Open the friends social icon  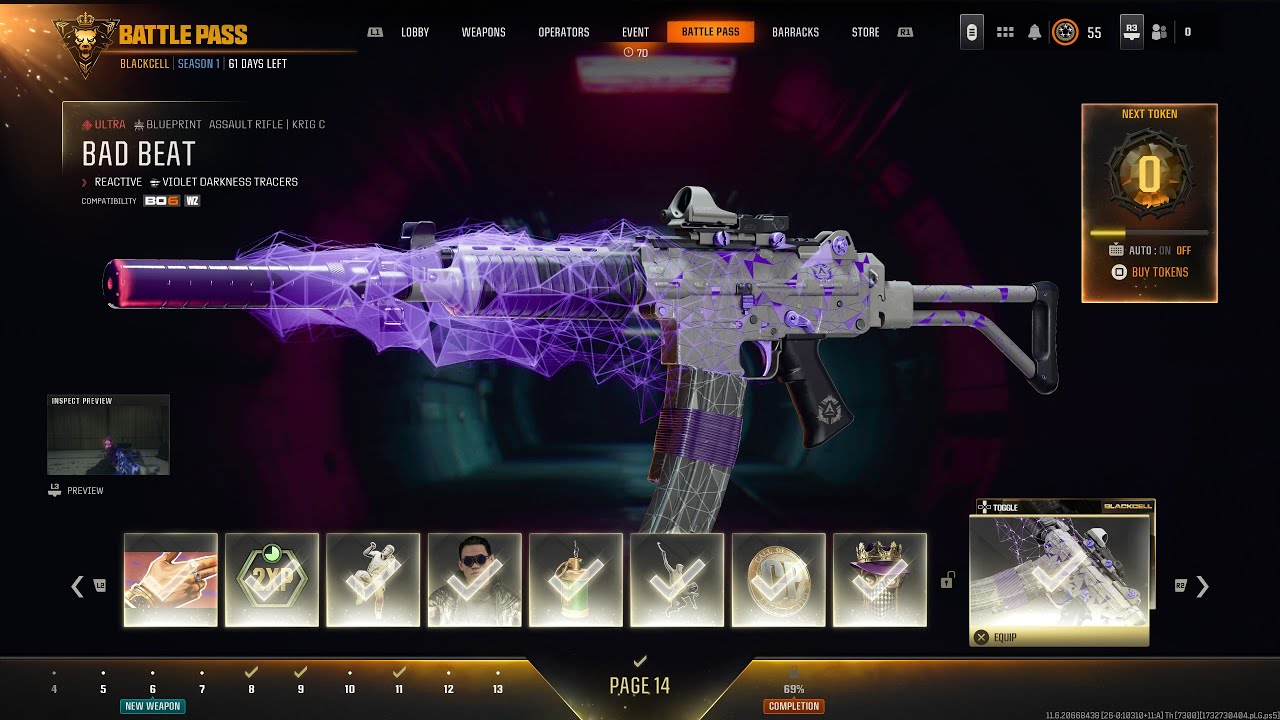(1159, 32)
